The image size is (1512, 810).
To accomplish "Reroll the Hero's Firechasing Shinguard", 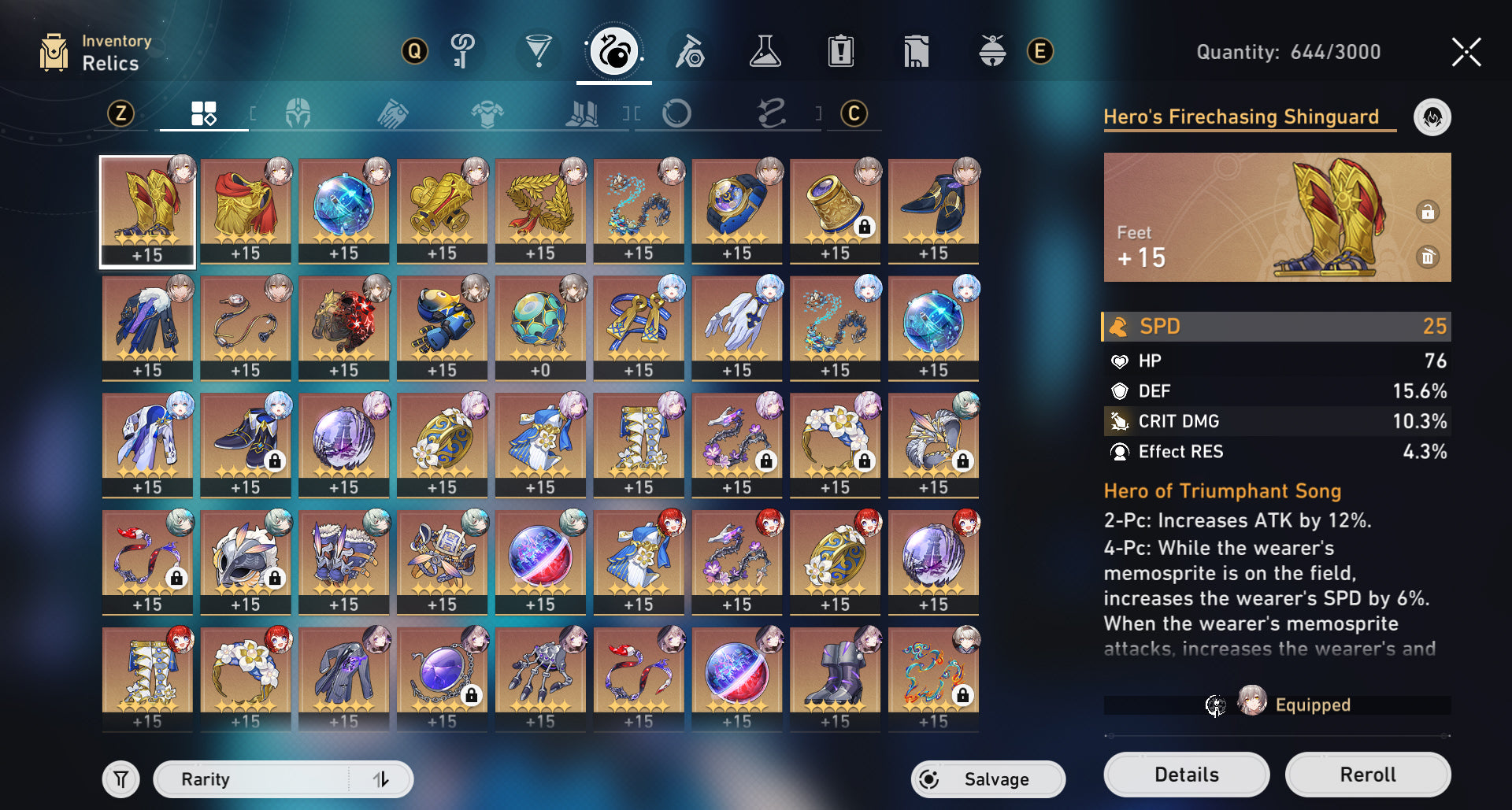I will 1367,775.
